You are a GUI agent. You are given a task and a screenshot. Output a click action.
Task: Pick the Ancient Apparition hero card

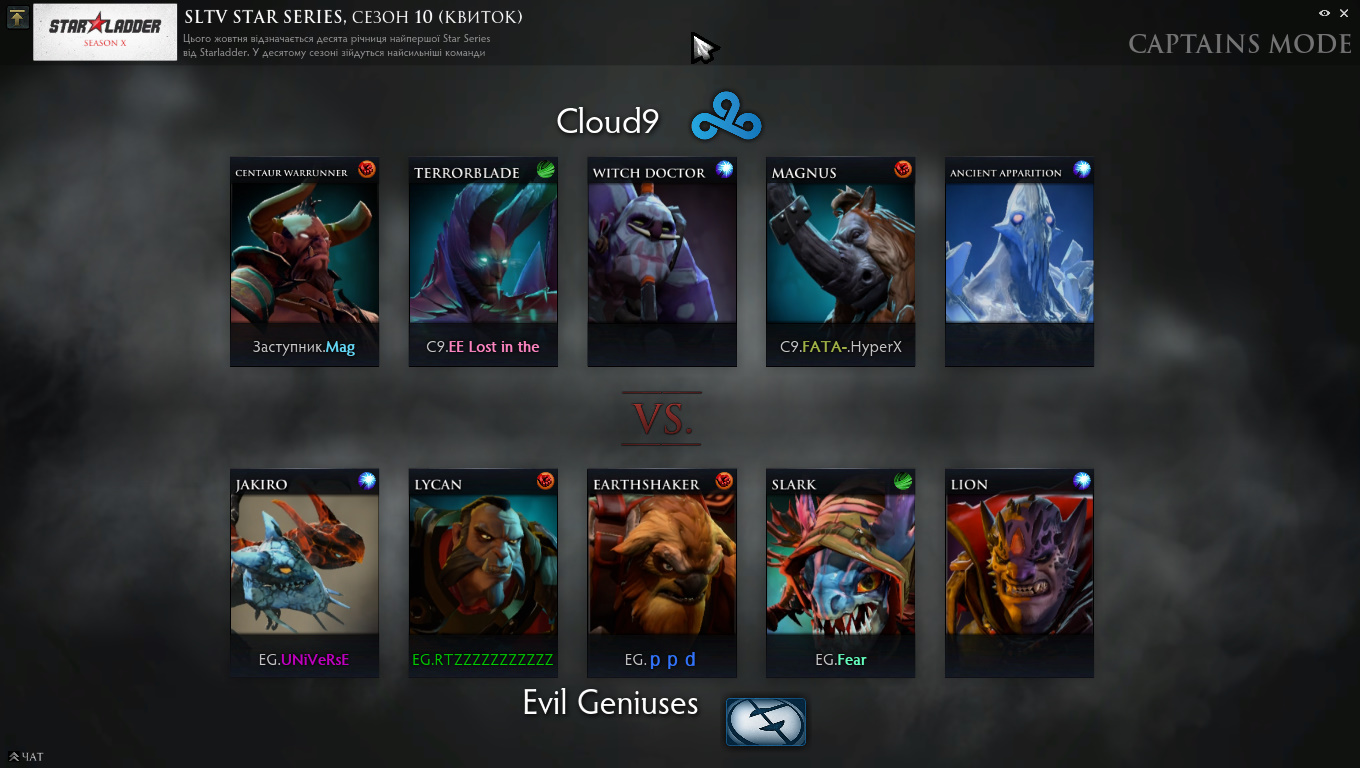1019,262
